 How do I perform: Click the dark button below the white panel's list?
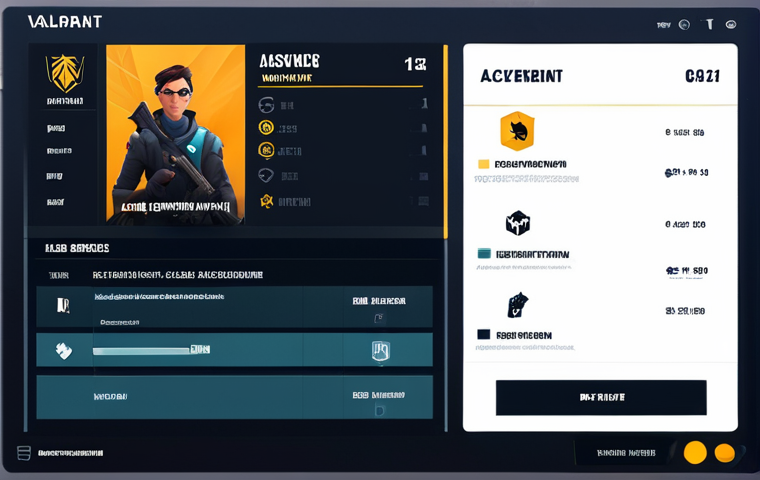[601, 397]
